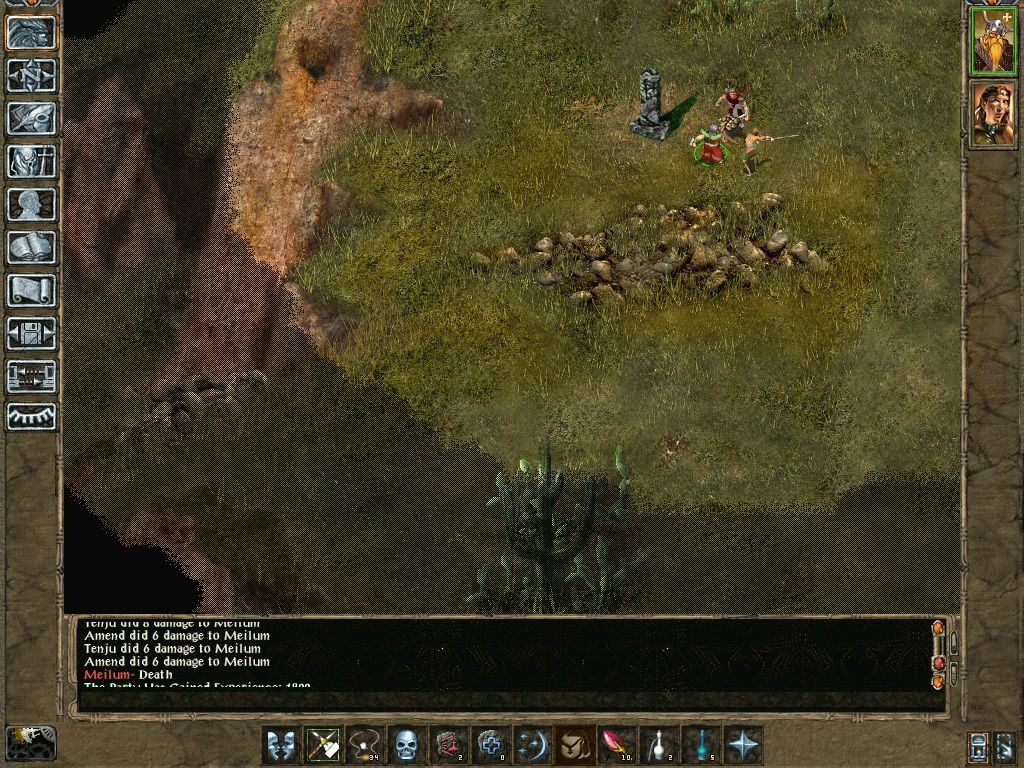Open the crescent moon spell casting button
The width and height of the screenshot is (1024, 768).
click(530, 745)
